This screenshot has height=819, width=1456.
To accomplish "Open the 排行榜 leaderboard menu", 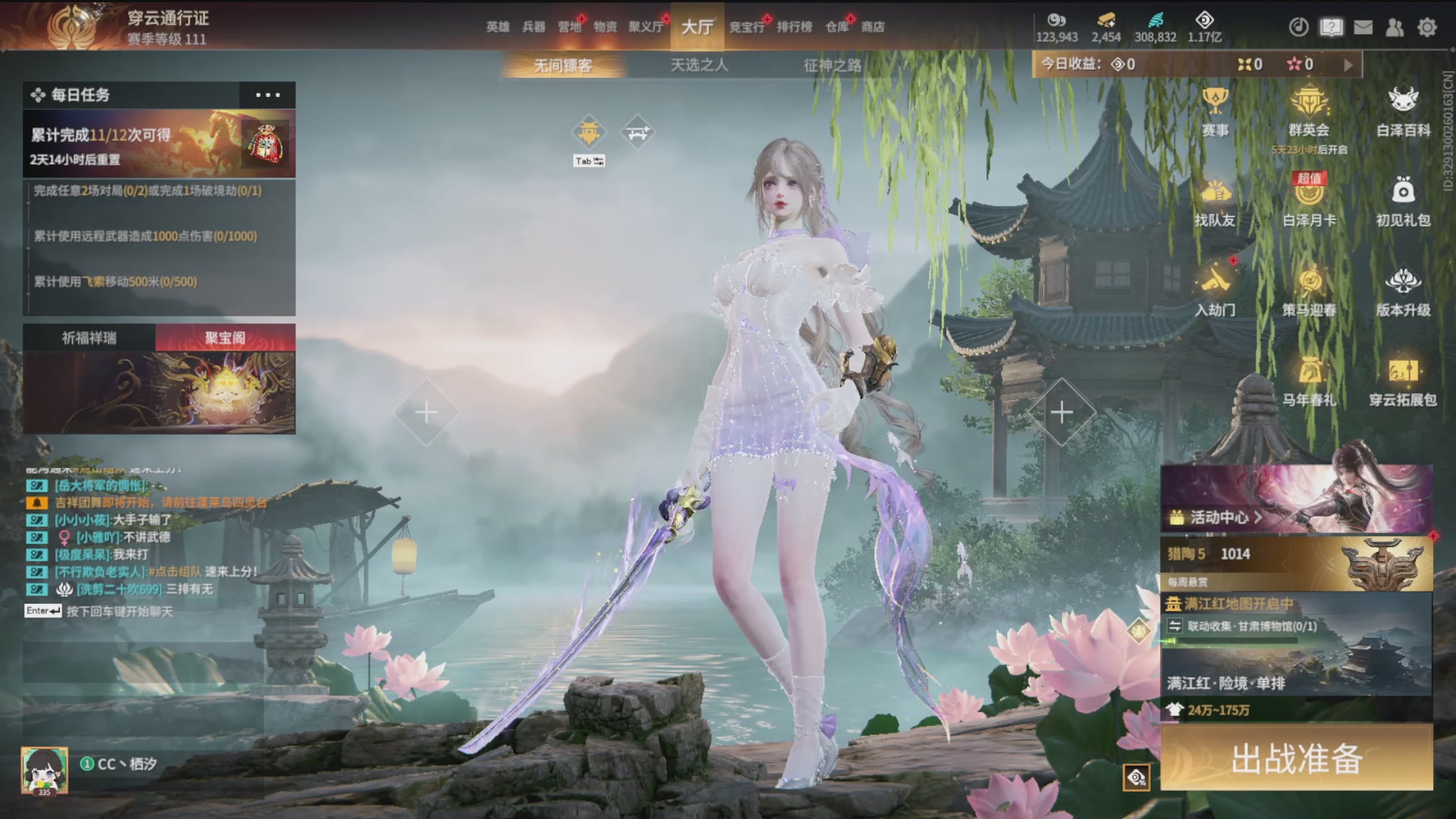I will pos(794,27).
